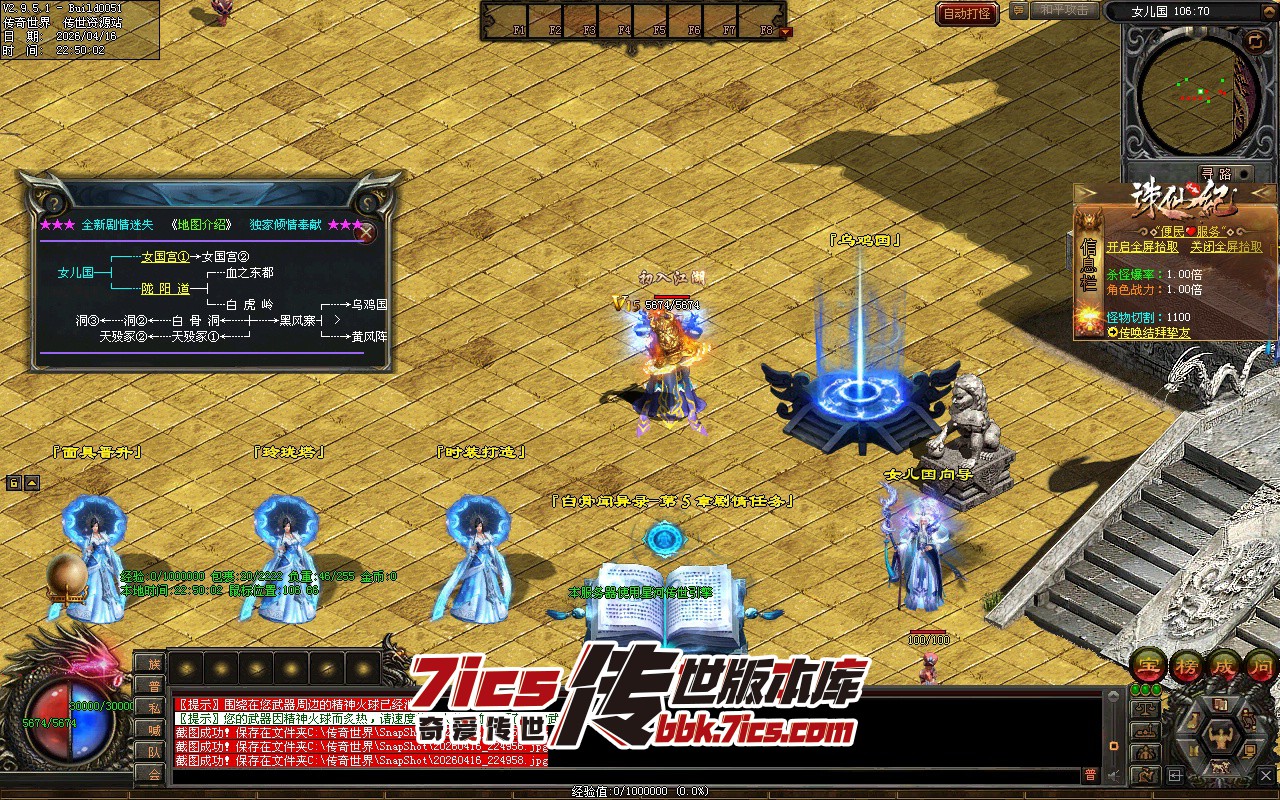Disable pickup via 关闭全屏拾取 link
Image resolution: width=1280 pixels, height=800 pixels.
tap(1226, 247)
